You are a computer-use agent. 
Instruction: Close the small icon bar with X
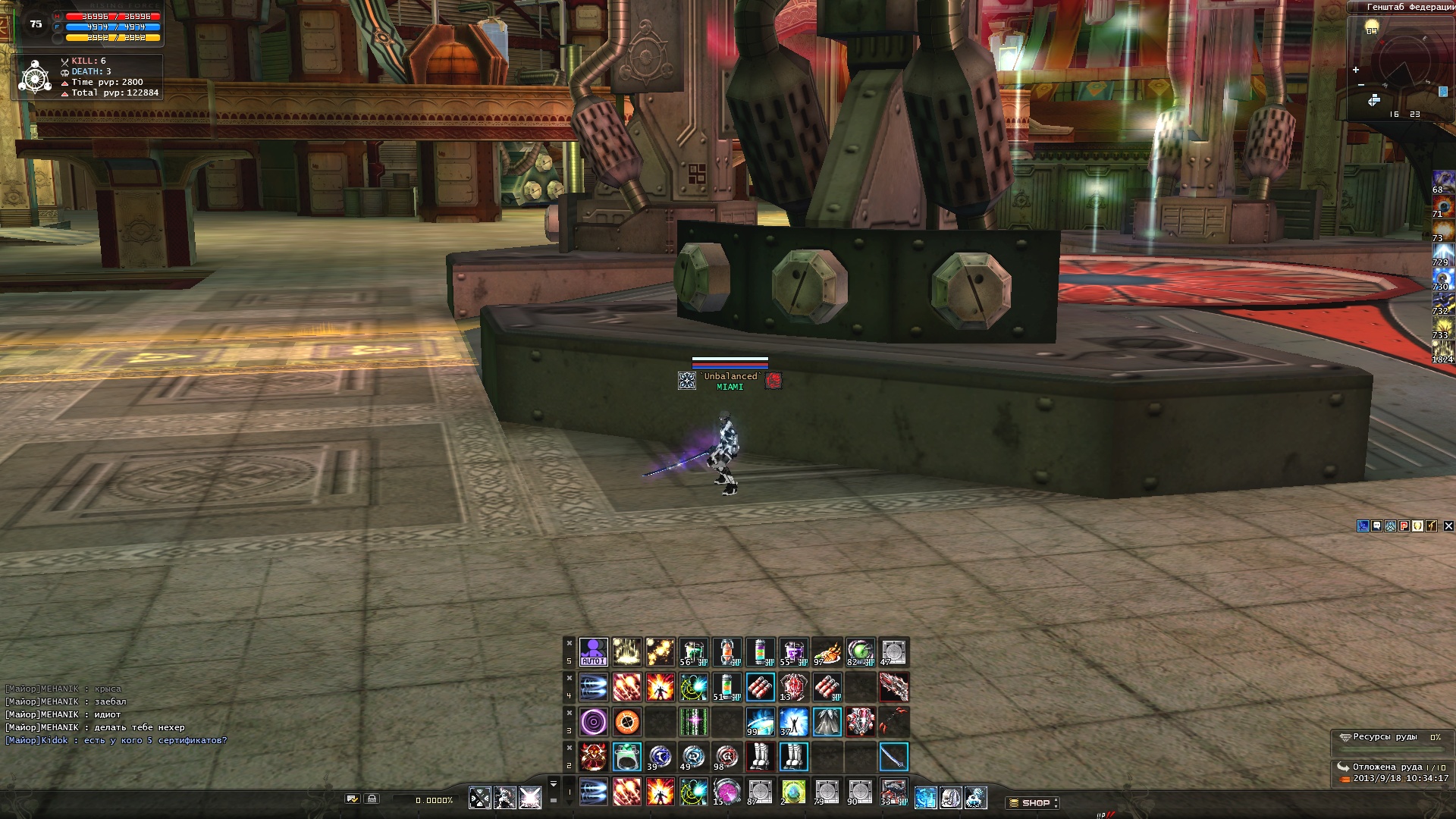point(1448,526)
